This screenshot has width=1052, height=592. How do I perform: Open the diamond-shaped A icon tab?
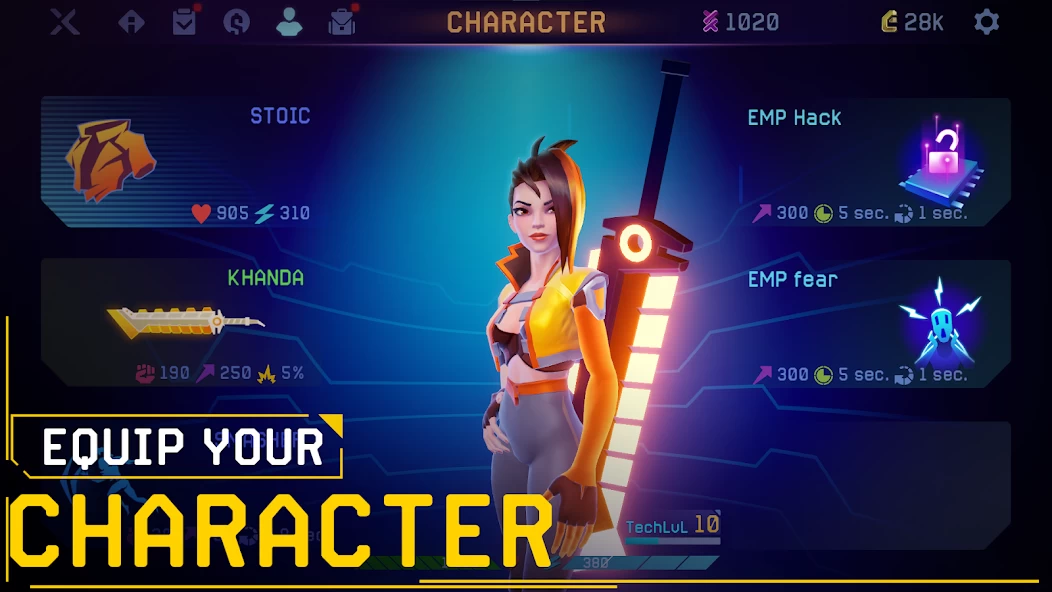coord(132,22)
